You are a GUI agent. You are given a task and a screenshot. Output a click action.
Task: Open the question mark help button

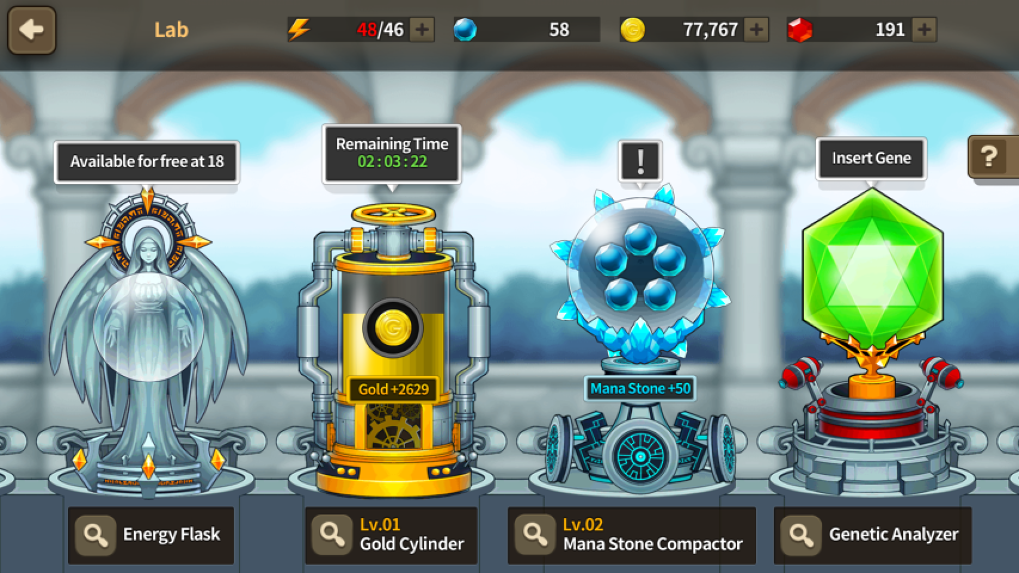(990, 156)
